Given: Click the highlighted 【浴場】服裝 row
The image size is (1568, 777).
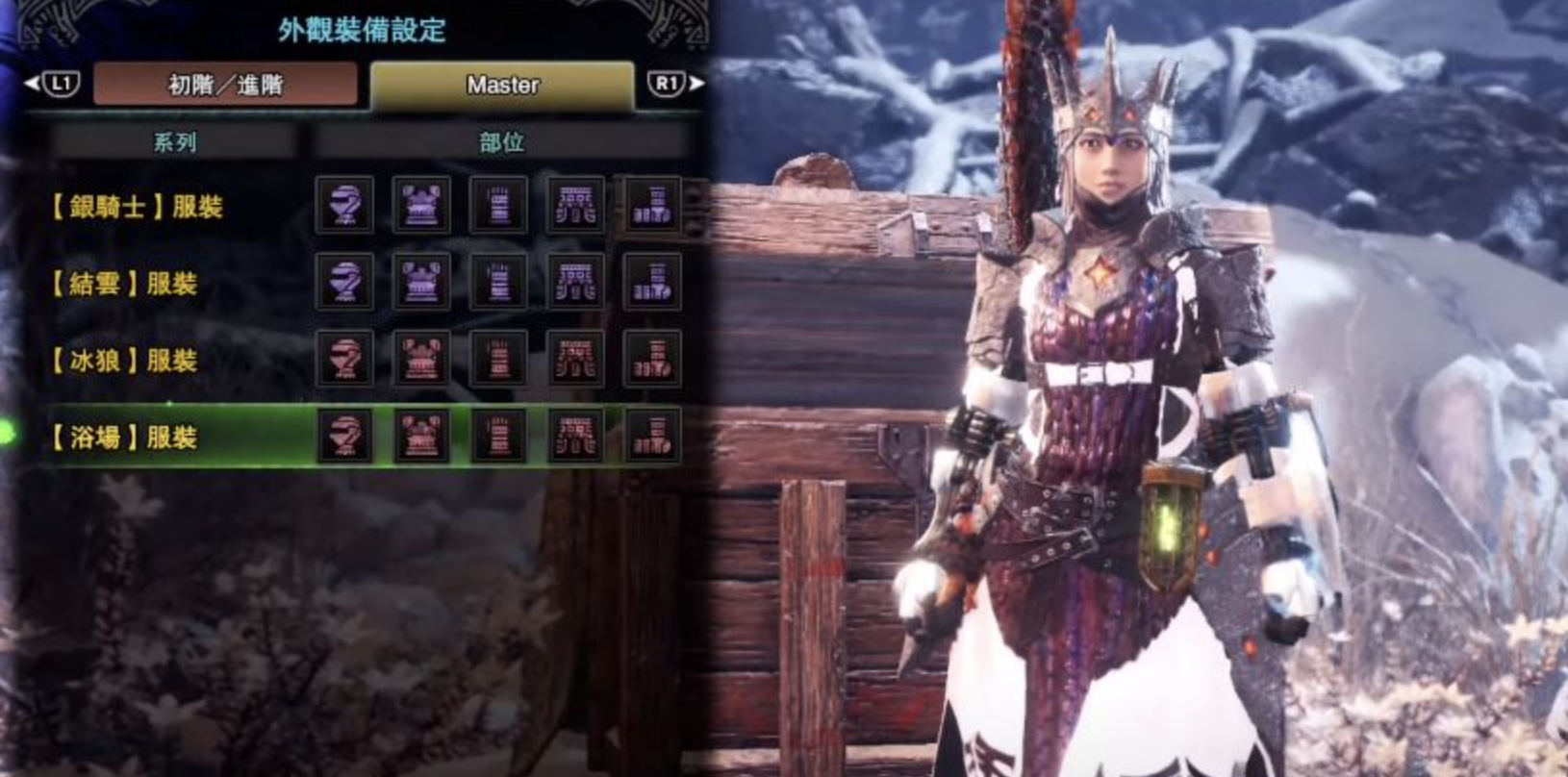Looking at the screenshot, I should coord(124,437).
